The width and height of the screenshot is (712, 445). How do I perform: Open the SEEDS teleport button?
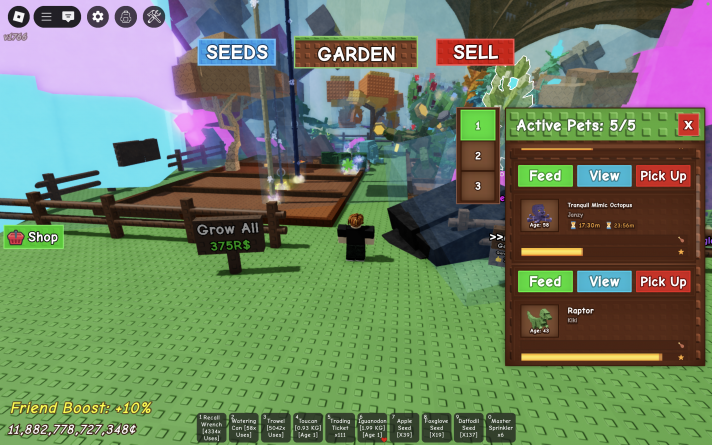coord(236,53)
